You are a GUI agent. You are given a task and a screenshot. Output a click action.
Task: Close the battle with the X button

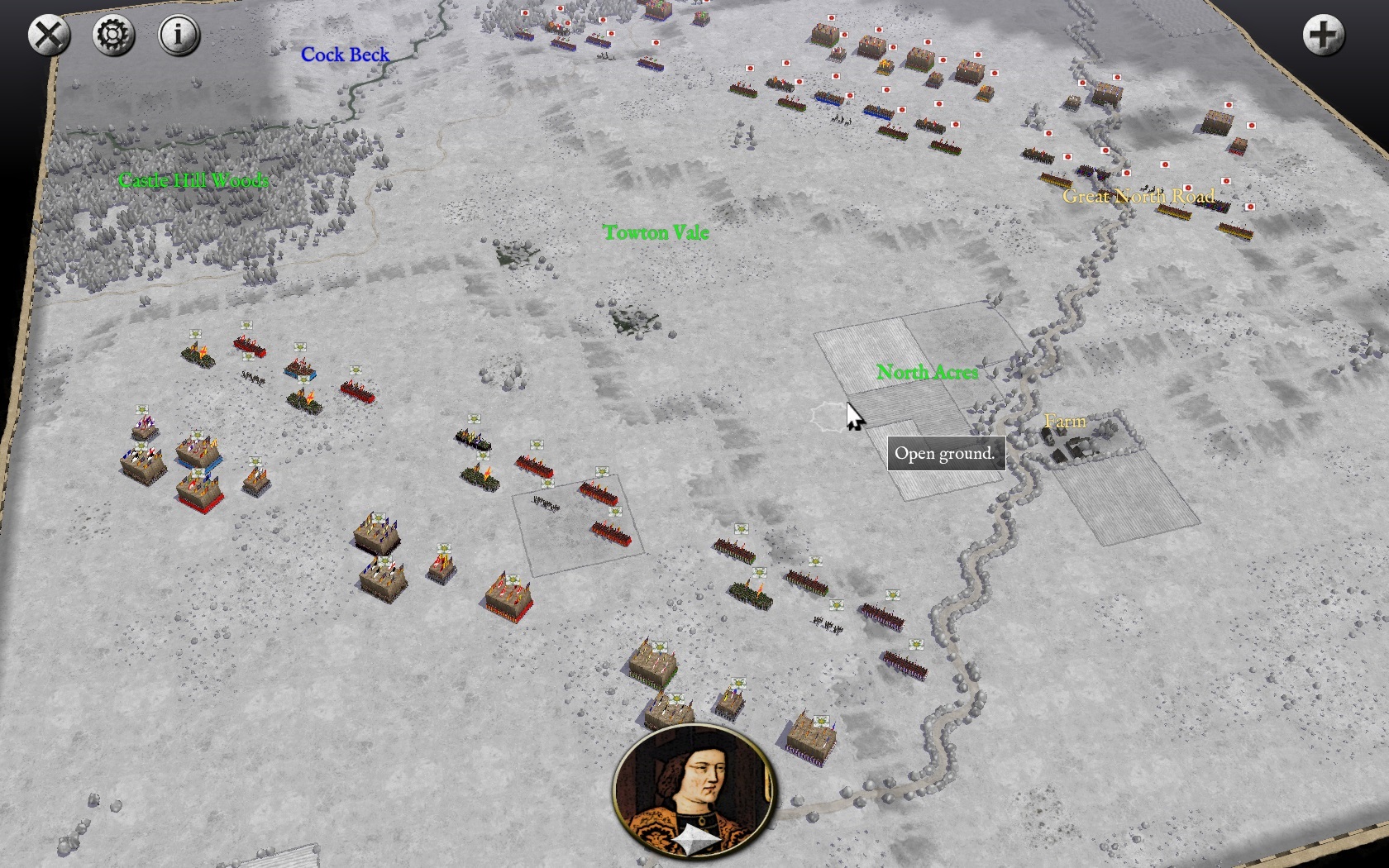coord(49,36)
